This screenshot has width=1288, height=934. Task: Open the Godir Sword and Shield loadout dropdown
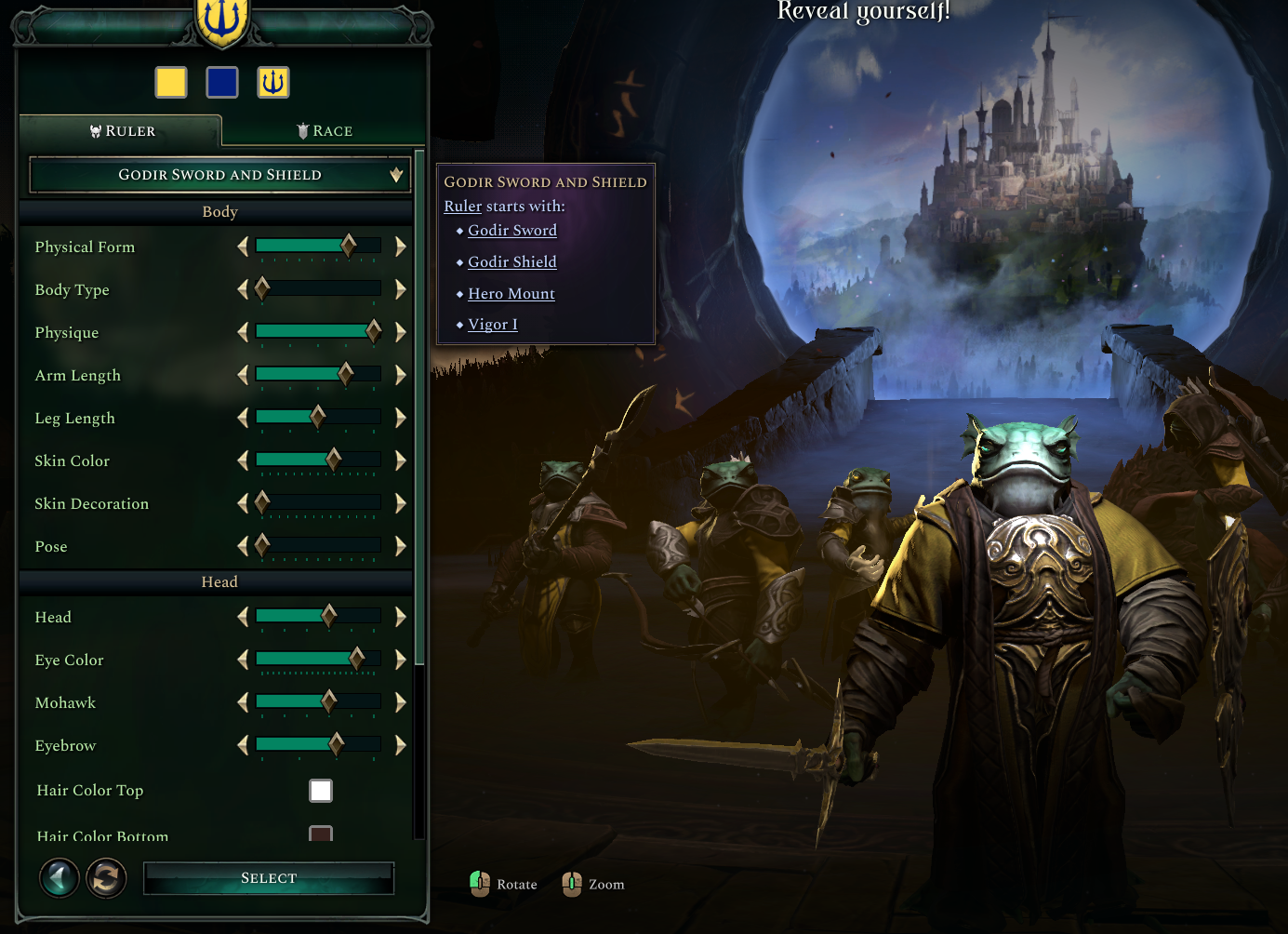point(219,174)
